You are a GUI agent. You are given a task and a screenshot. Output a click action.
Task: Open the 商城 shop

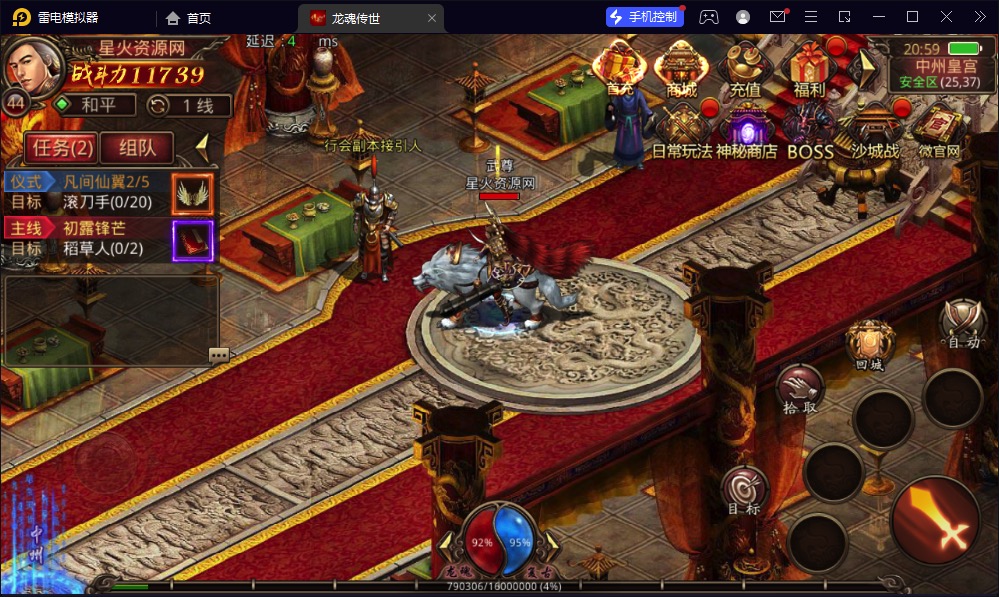[681, 68]
